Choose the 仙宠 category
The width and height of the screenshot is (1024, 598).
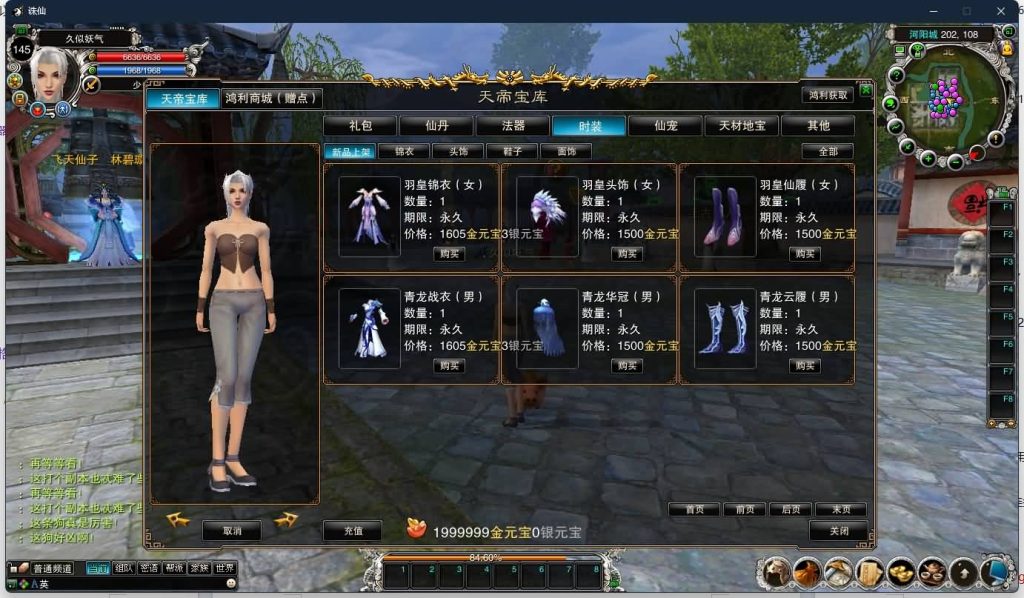coord(666,126)
